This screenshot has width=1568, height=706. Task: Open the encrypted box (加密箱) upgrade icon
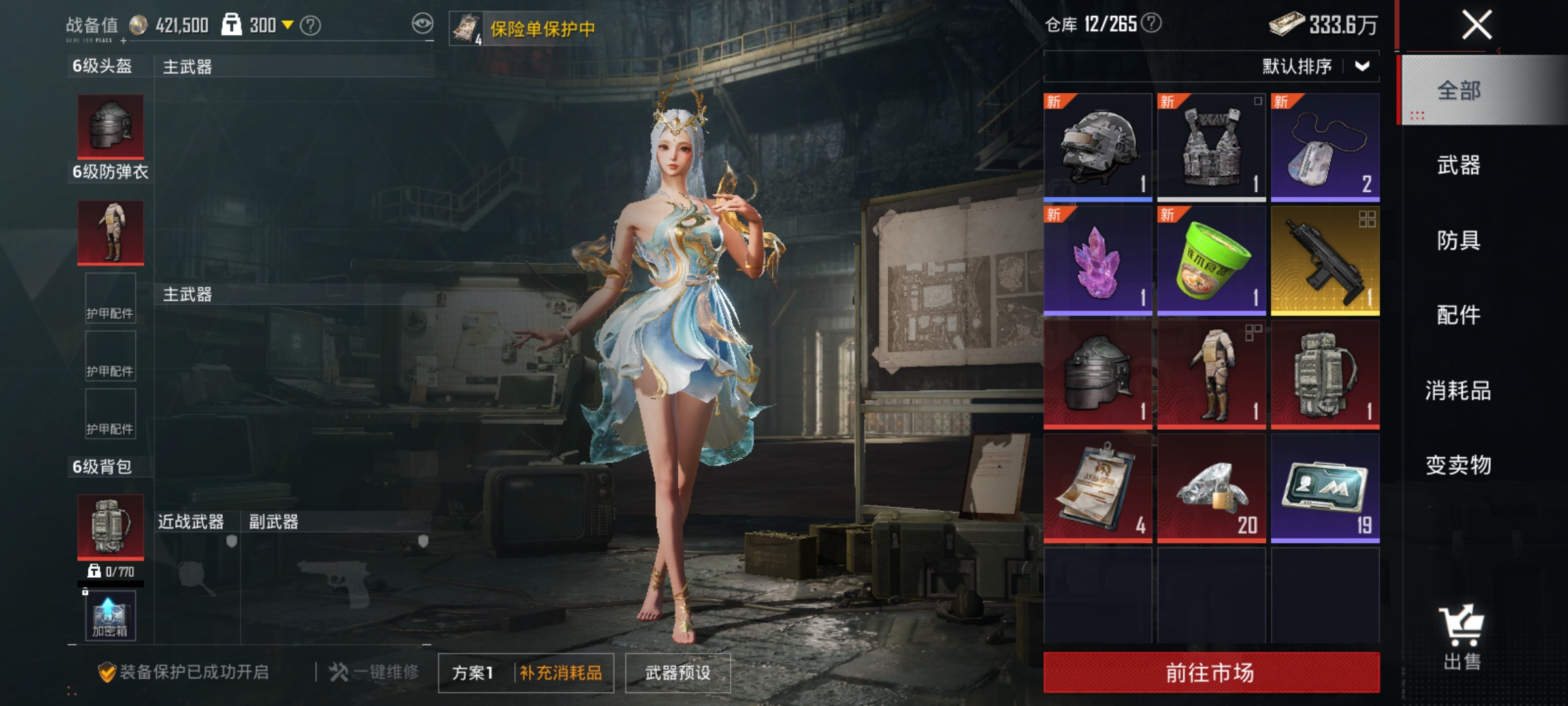110,616
